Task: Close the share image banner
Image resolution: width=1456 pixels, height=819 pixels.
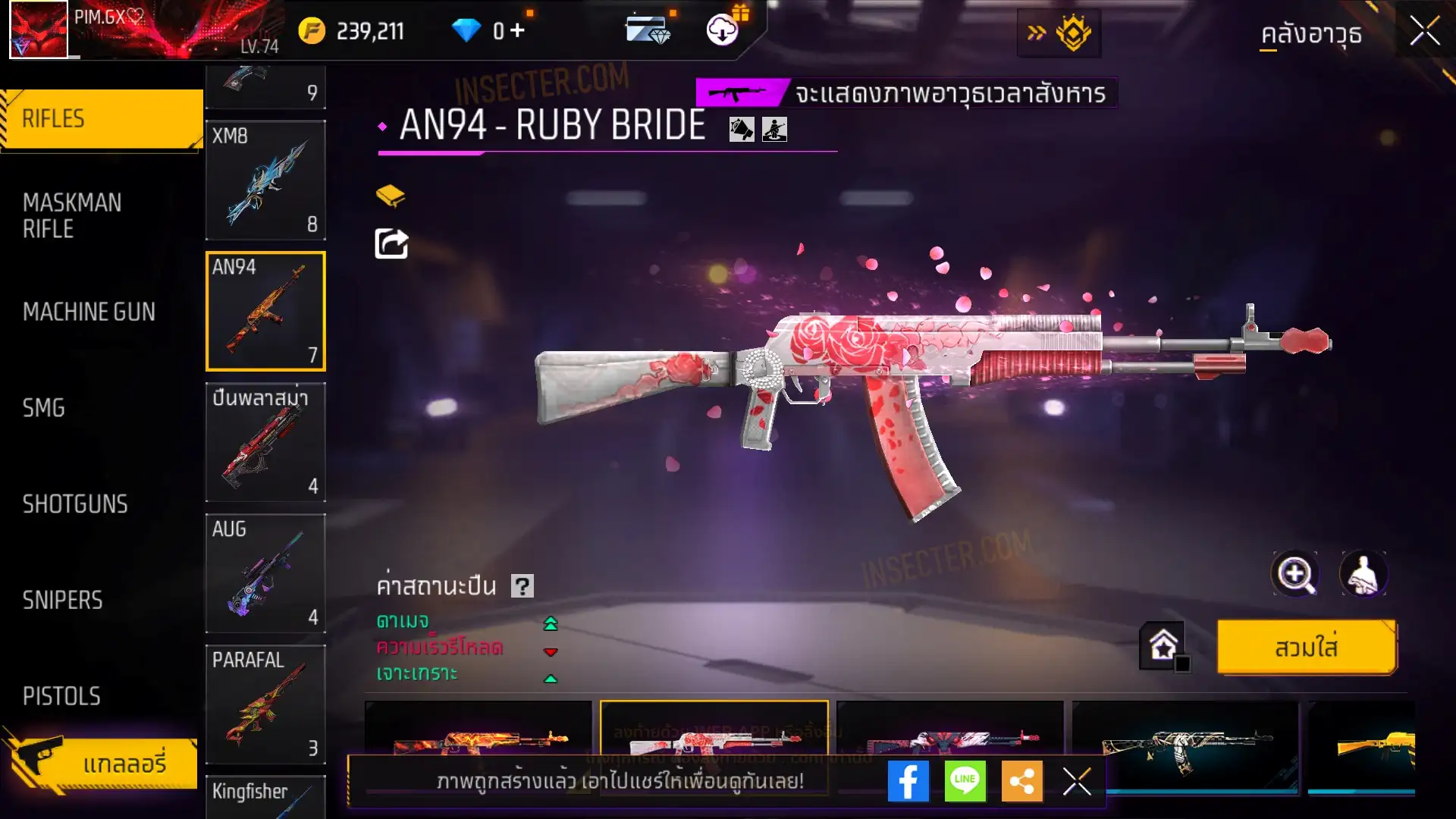Action: point(1076,781)
